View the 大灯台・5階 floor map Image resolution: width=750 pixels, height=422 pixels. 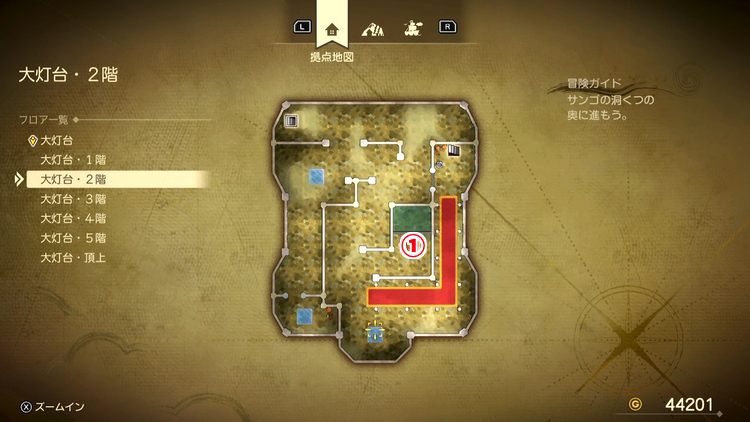click(x=73, y=238)
